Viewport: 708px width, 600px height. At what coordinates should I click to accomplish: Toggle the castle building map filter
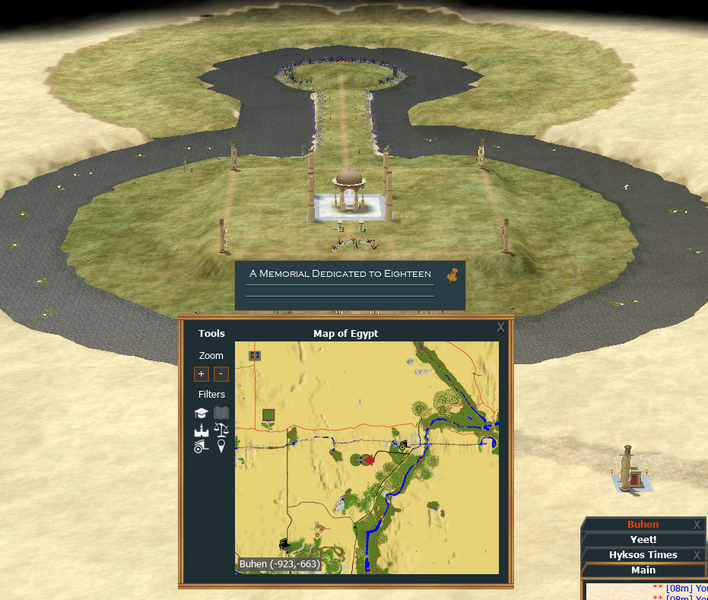coord(201,430)
